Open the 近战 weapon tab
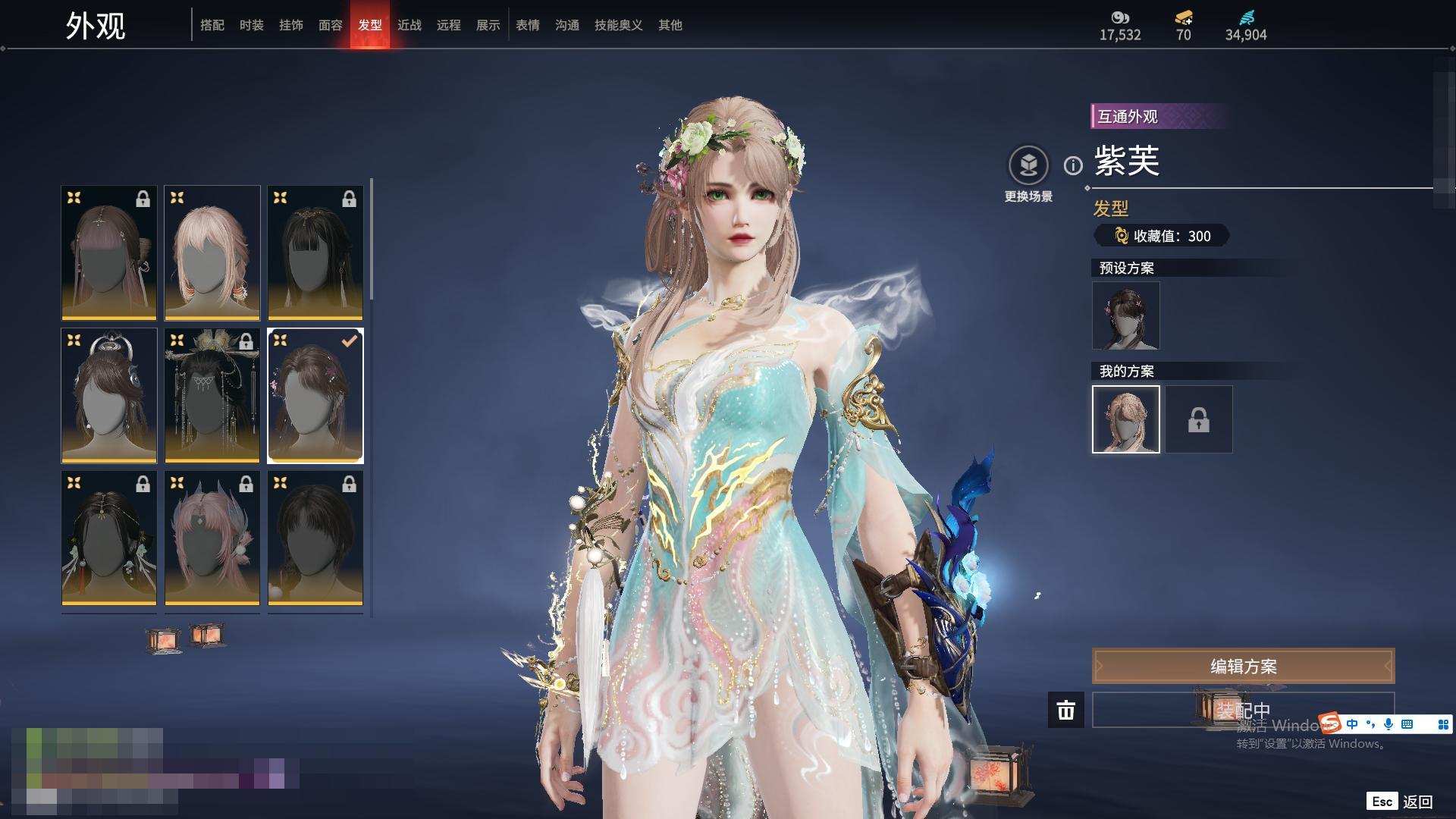Image resolution: width=1456 pixels, height=819 pixels. coord(409,25)
